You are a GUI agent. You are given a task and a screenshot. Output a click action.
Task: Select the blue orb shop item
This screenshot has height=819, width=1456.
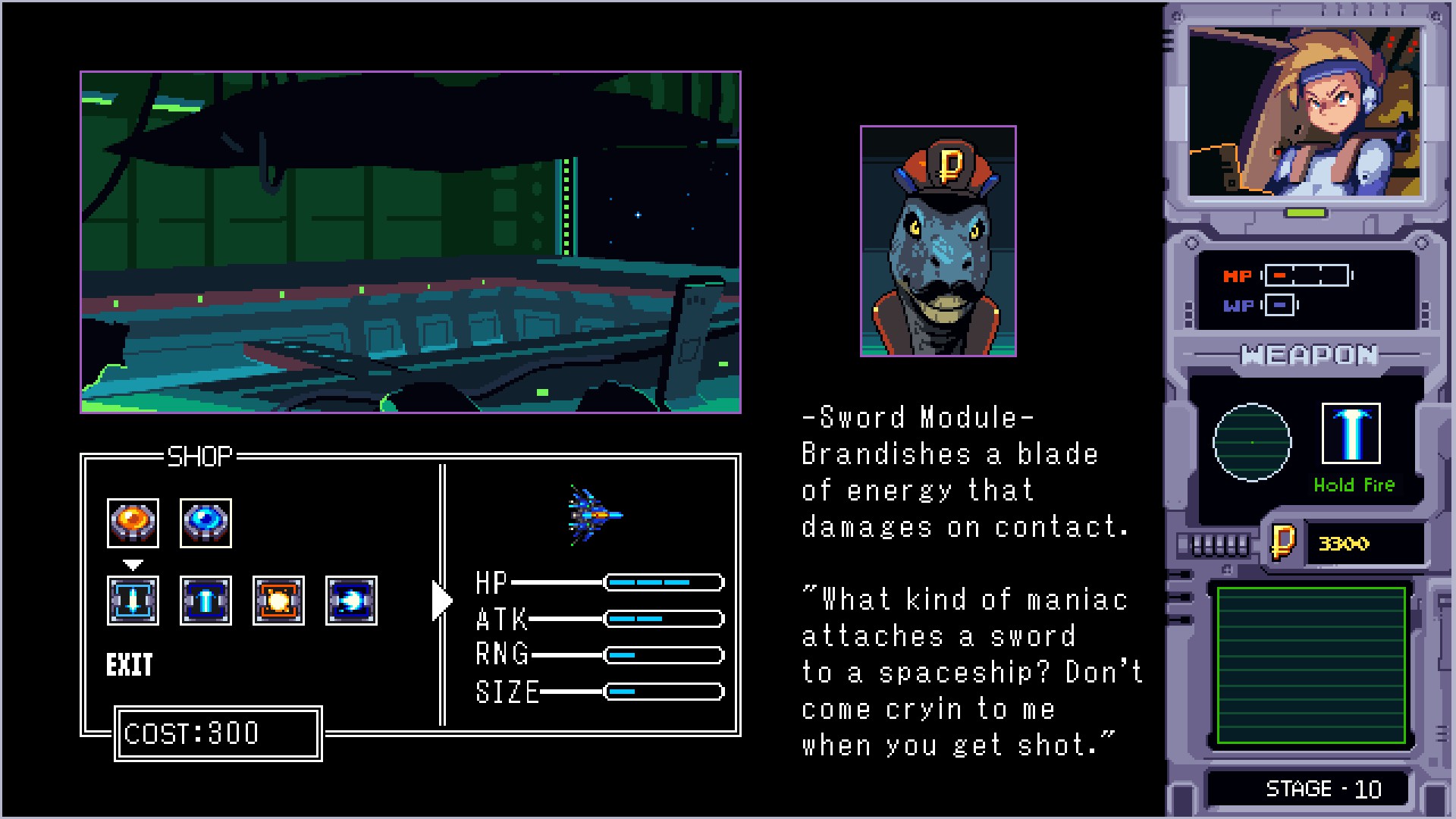(206, 523)
